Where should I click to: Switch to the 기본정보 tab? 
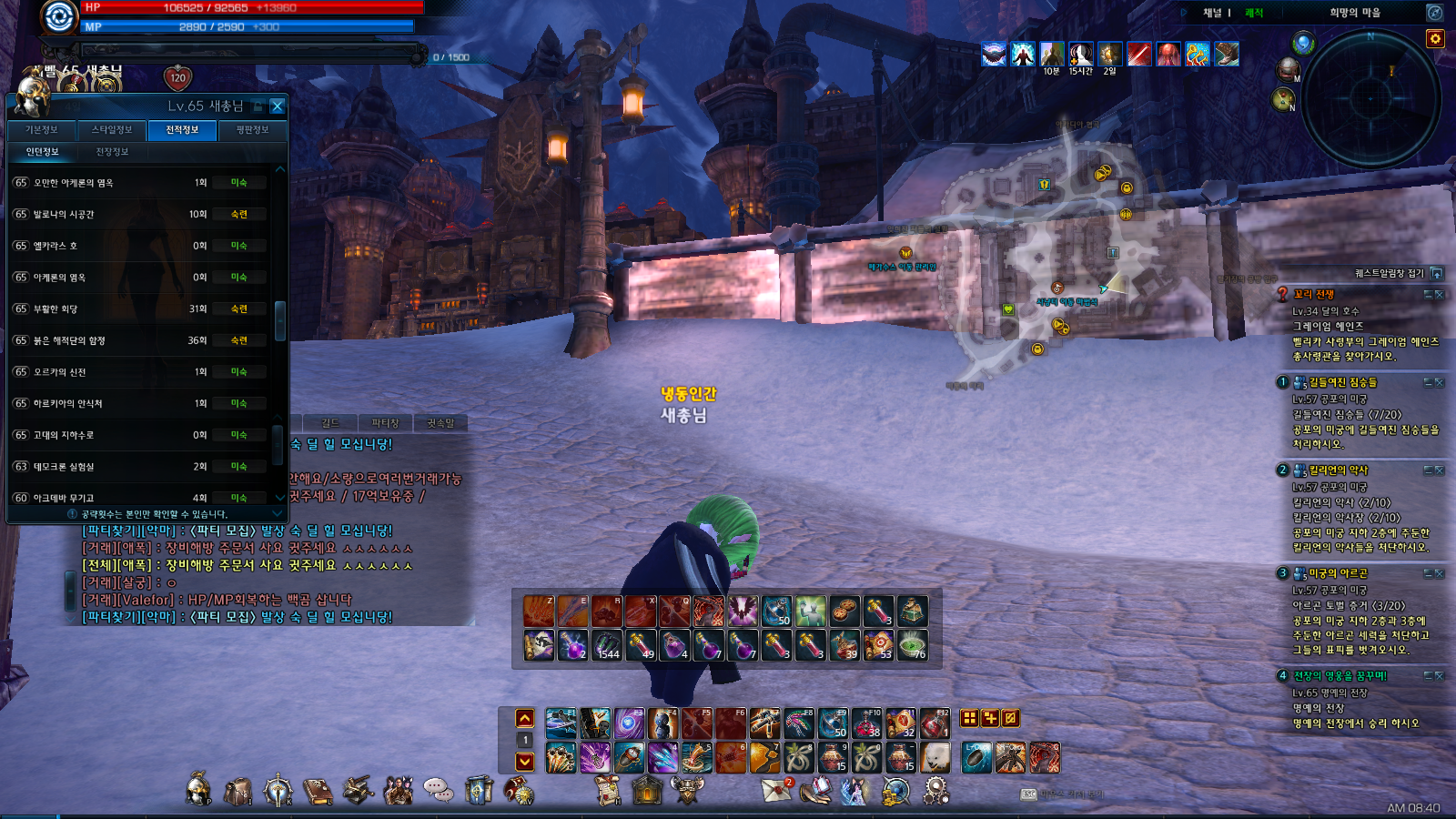click(x=42, y=130)
